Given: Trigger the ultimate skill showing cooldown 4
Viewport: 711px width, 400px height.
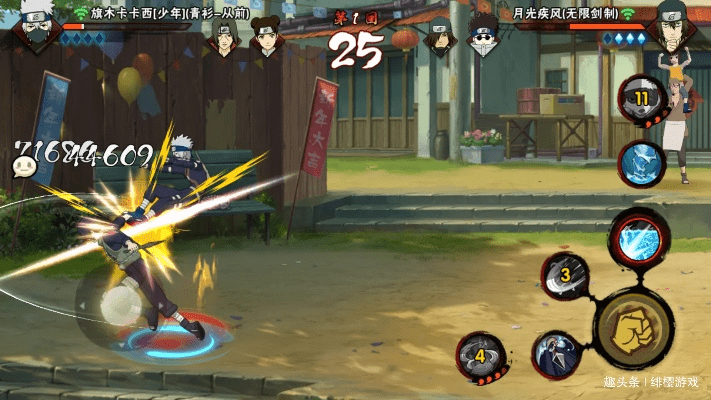Looking at the screenshot, I should click(481, 356).
